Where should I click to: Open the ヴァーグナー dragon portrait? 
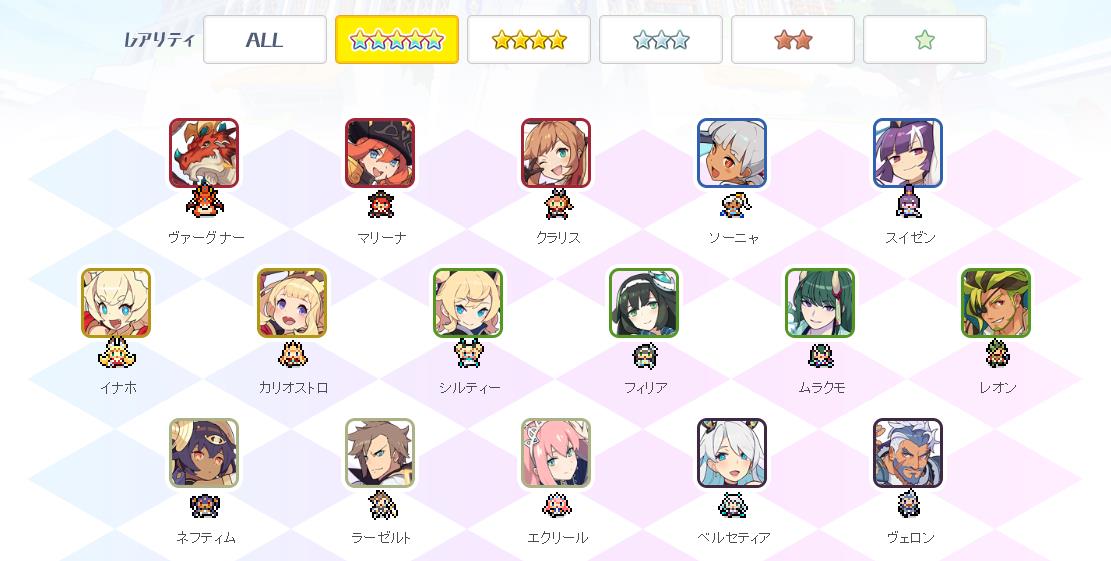click(204, 153)
